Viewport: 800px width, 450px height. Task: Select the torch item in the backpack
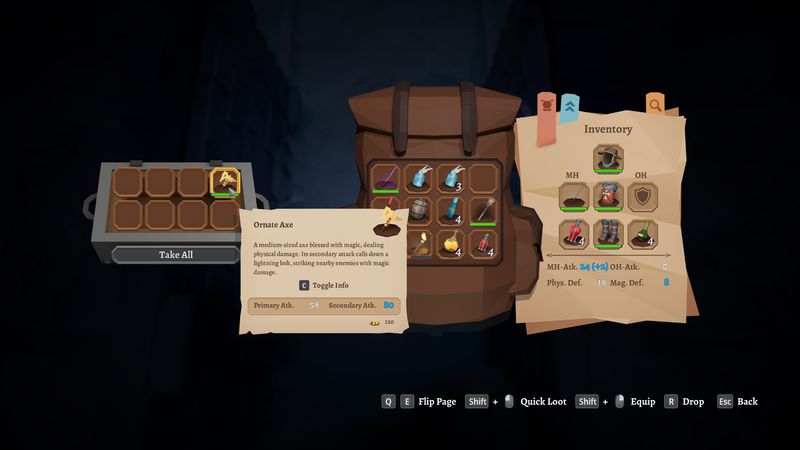click(x=417, y=241)
